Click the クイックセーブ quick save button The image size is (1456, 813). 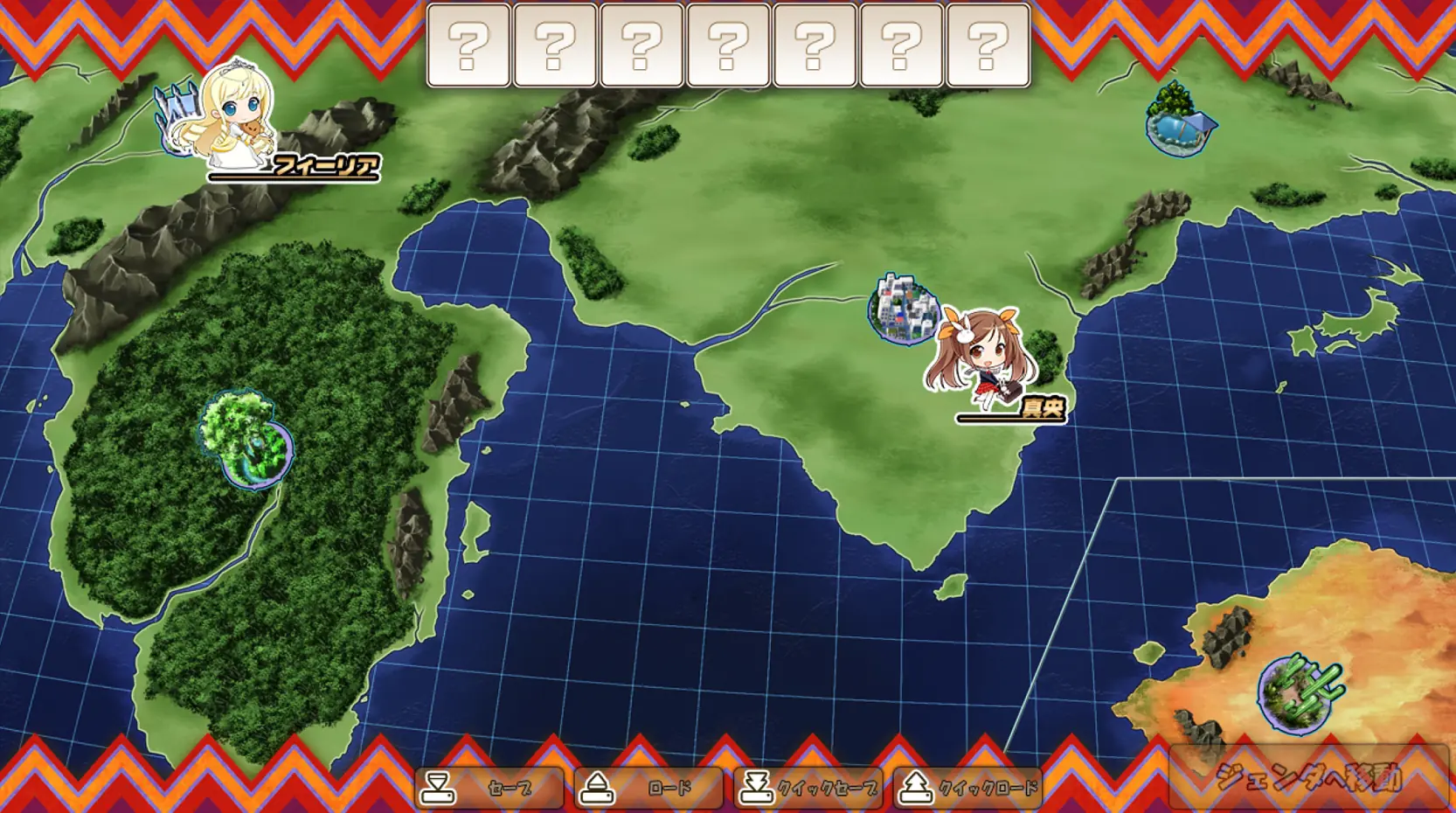(808, 788)
